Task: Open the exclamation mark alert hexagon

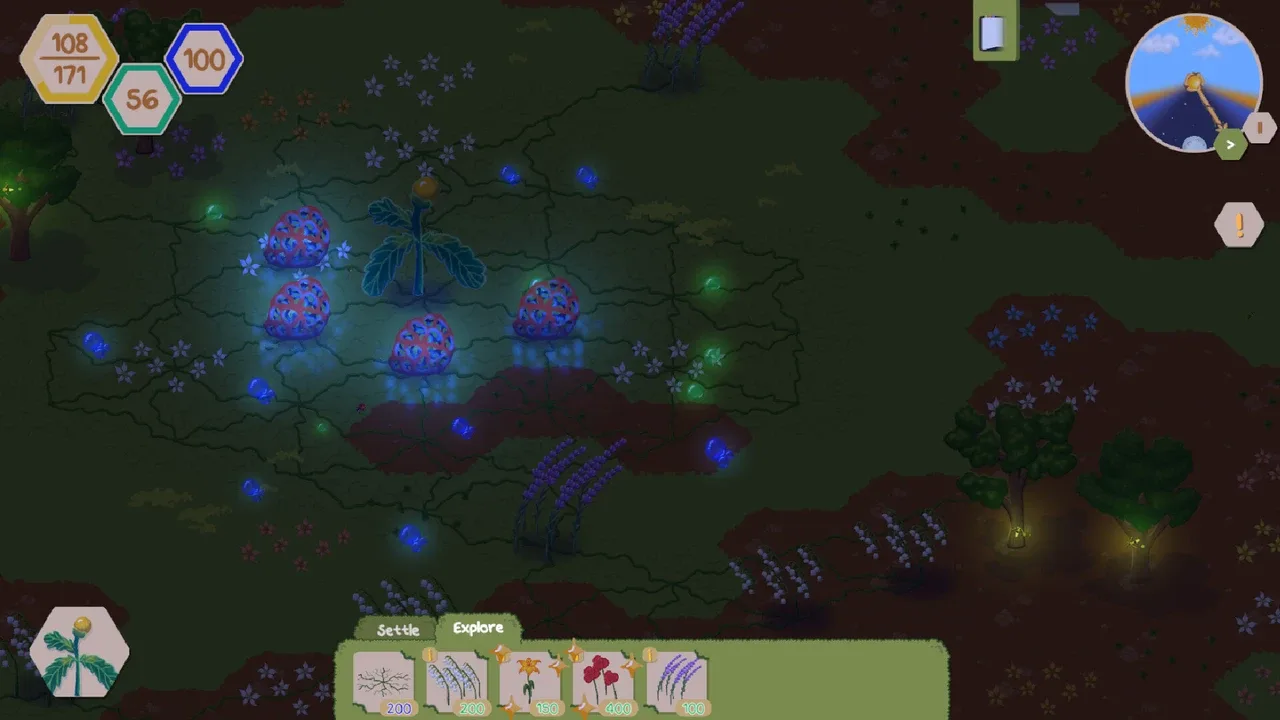Action: [1239, 224]
